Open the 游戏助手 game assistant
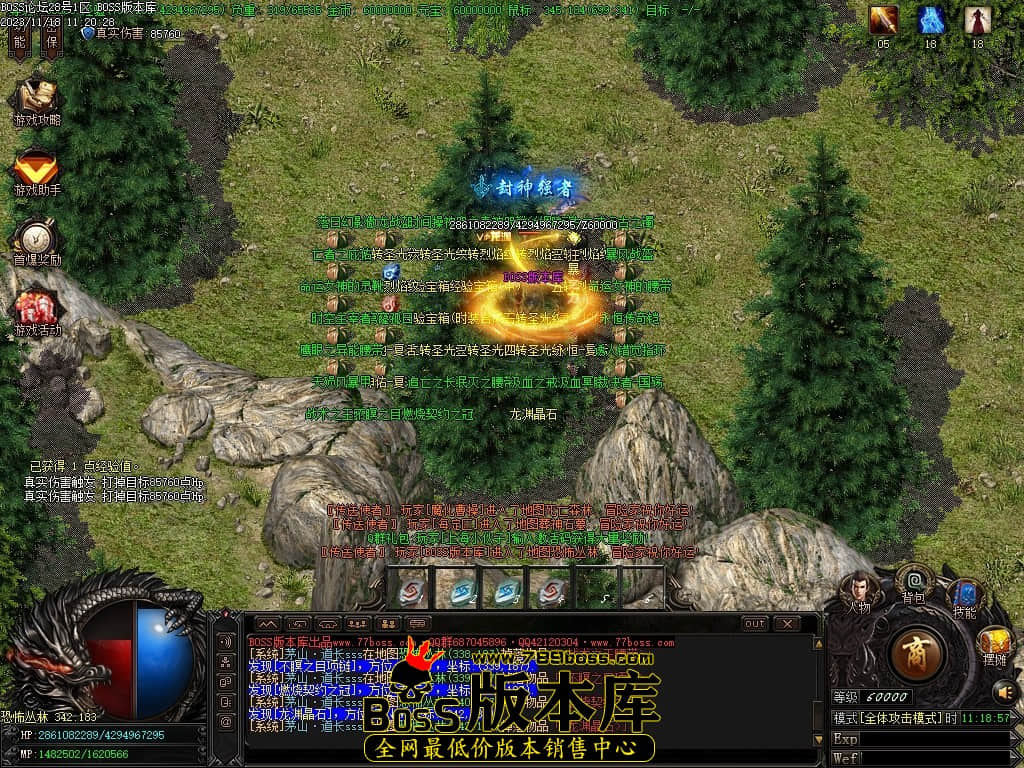This screenshot has height=768, width=1024. click(x=37, y=172)
